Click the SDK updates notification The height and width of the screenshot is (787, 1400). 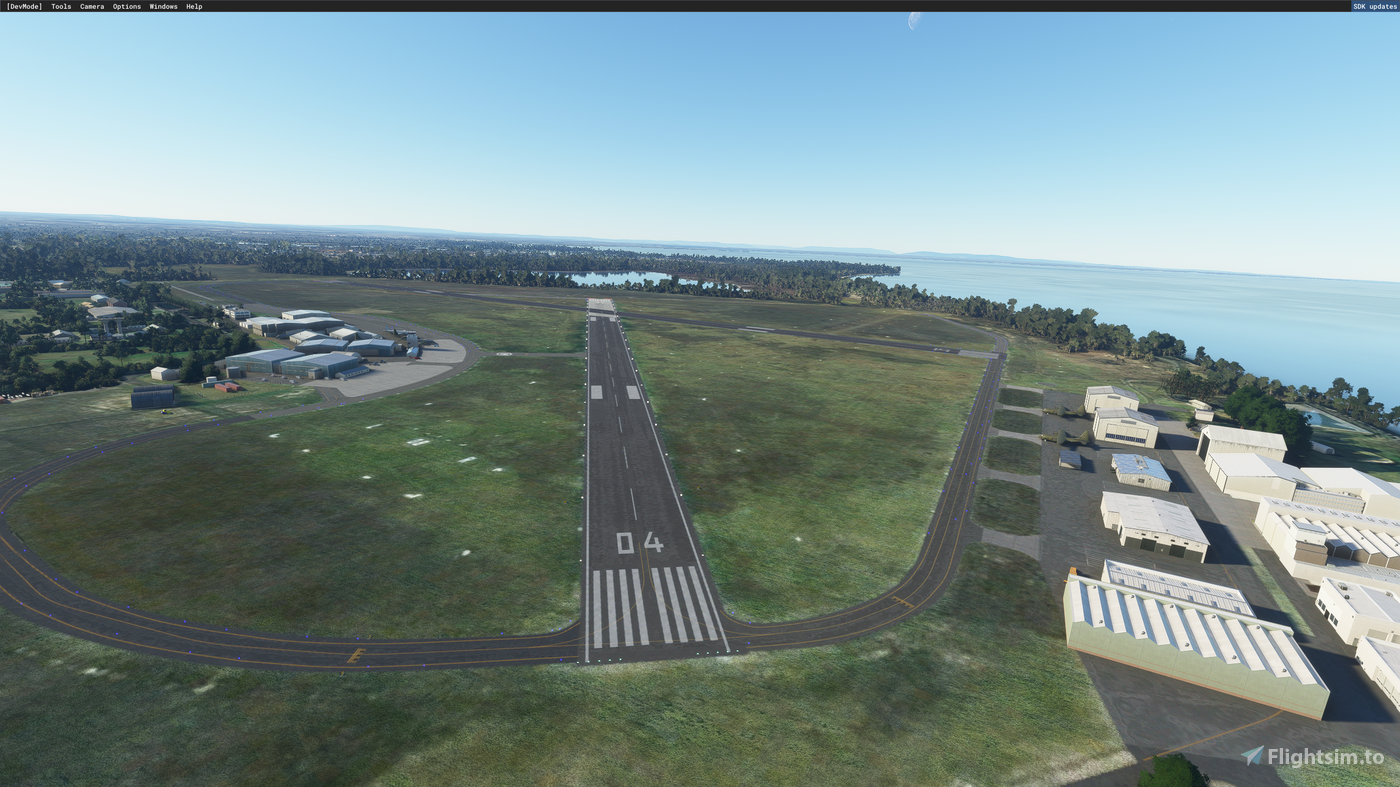click(x=1374, y=5)
